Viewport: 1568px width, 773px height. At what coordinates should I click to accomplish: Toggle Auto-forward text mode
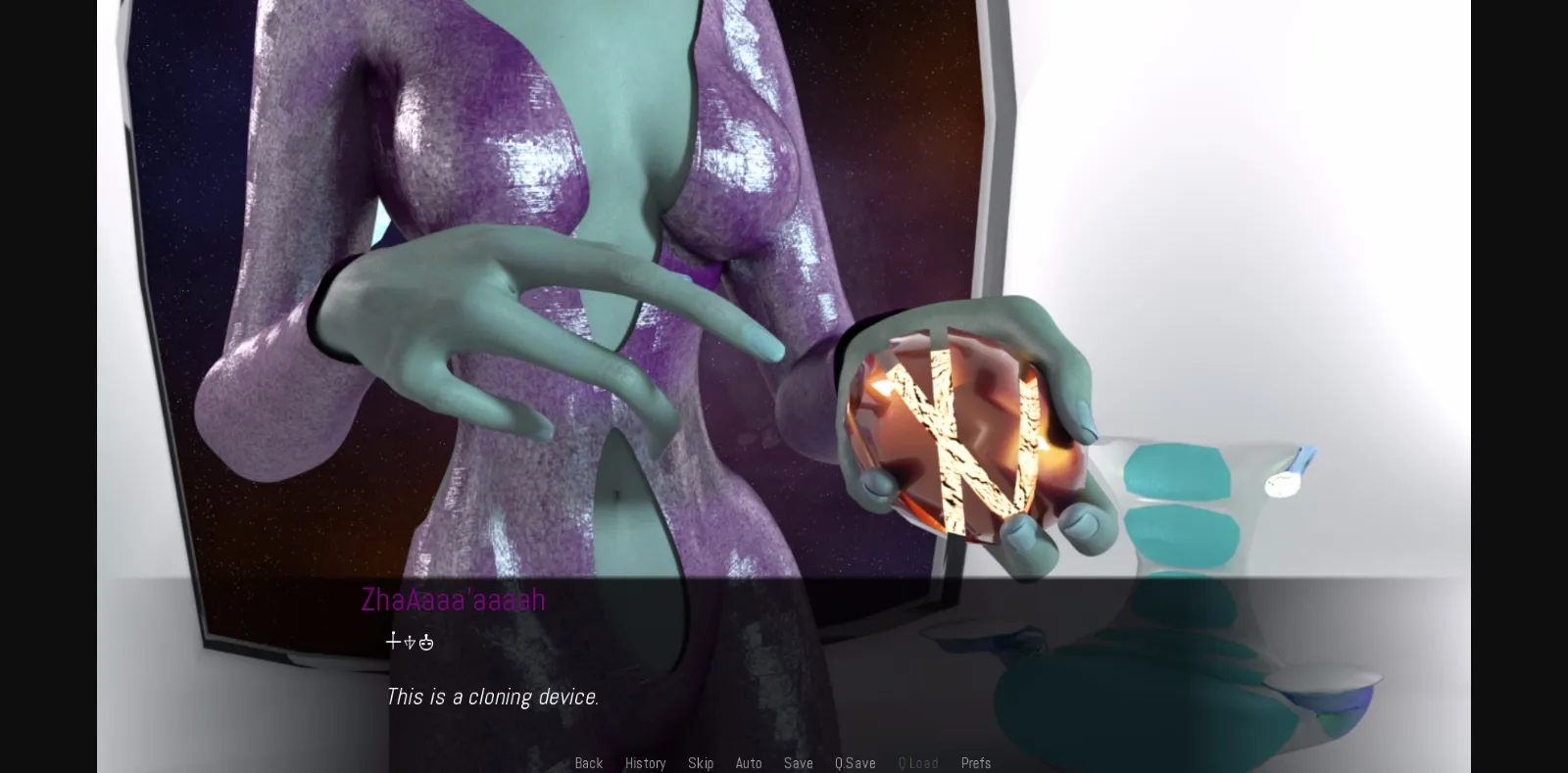pos(749,762)
